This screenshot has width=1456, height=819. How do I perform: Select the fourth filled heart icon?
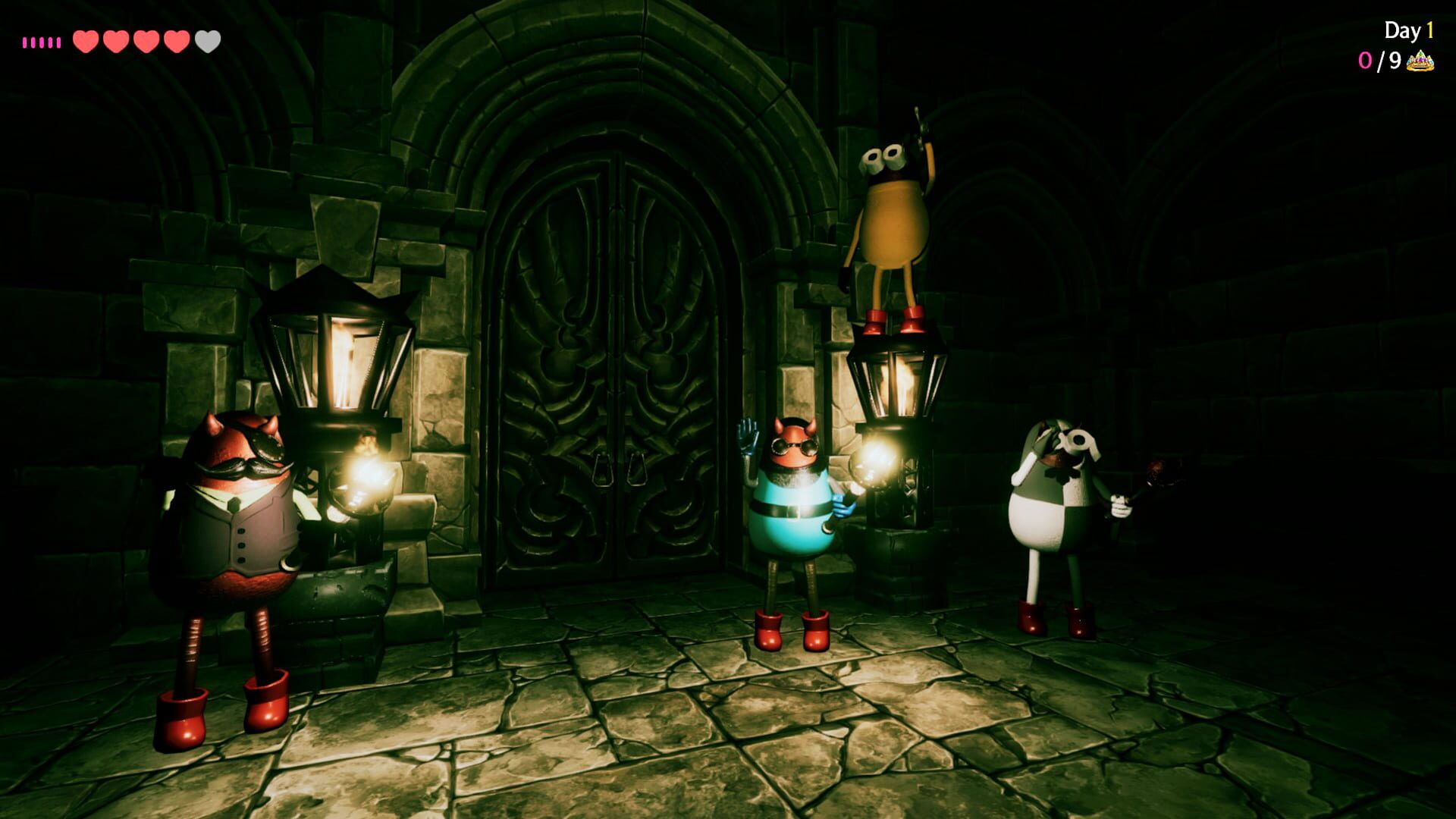point(176,42)
